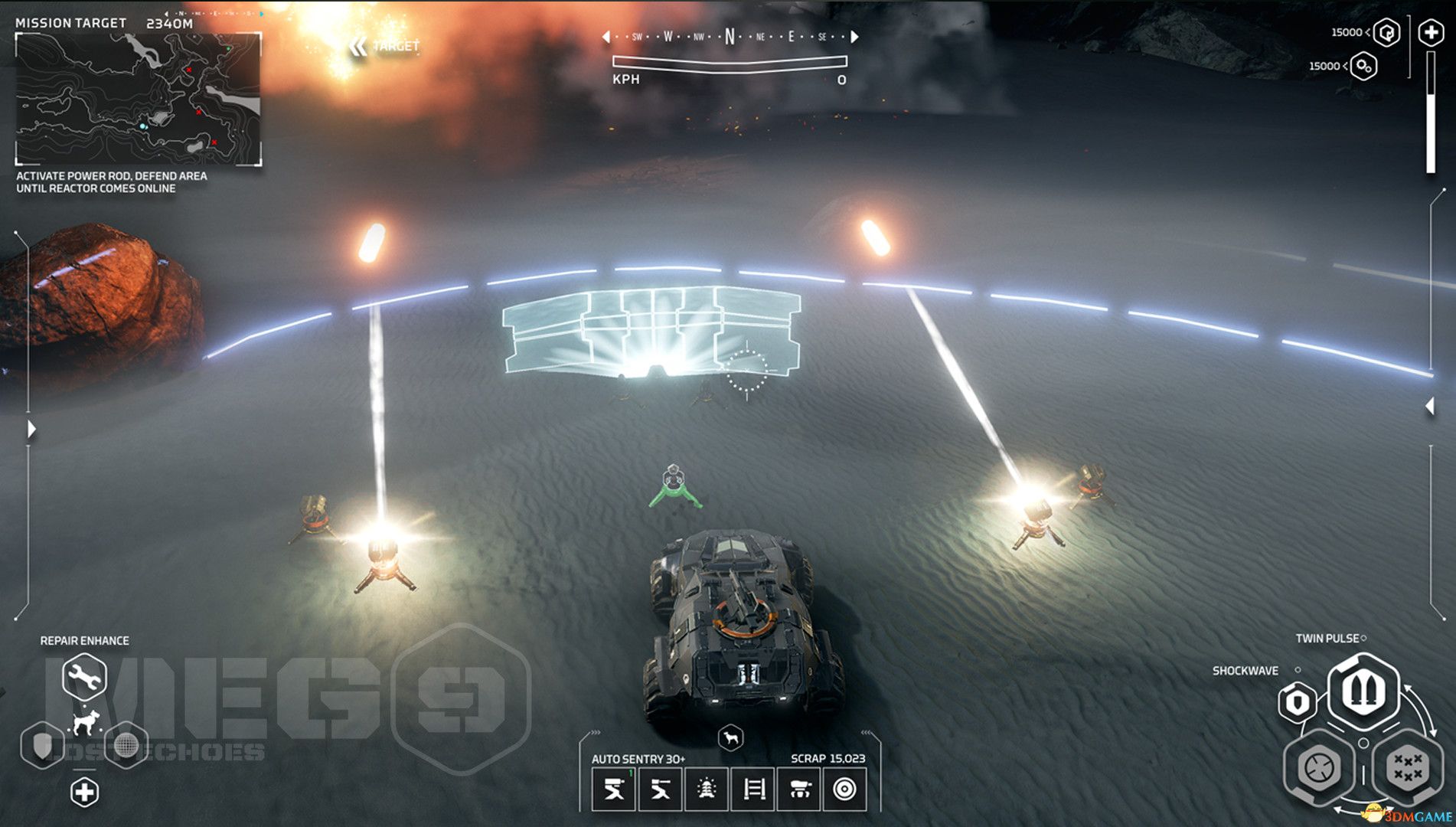Viewport: 1456px width, 827px height.
Task: Click the Target direction indicator
Action: [385, 47]
